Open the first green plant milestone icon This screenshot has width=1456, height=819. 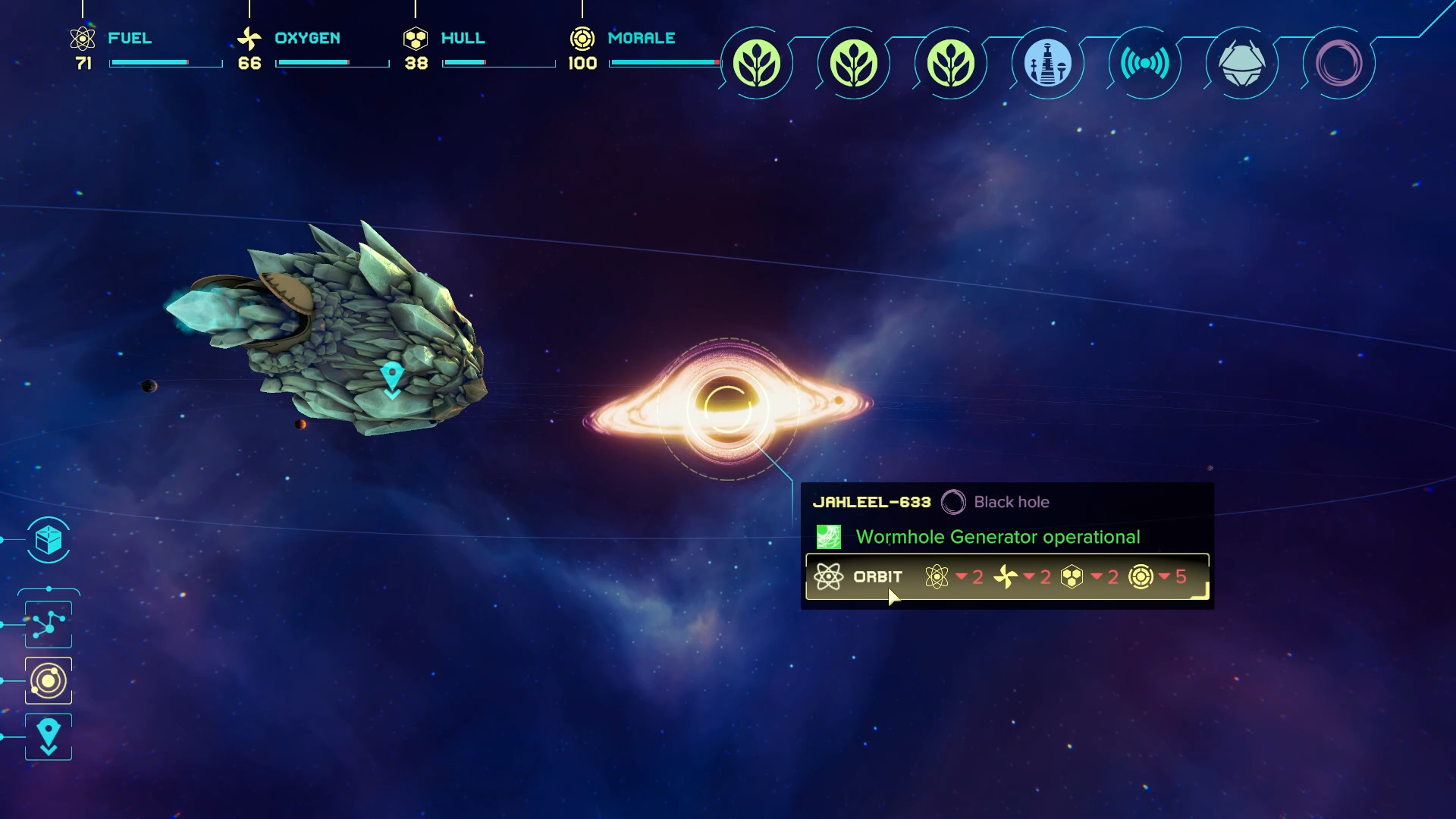click(x=756, y=64)
